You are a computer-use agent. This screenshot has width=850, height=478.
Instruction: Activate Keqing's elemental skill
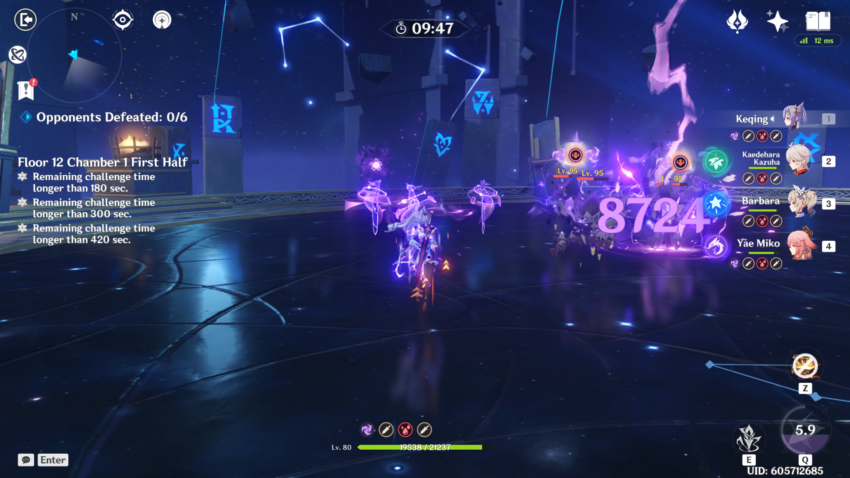745,438
